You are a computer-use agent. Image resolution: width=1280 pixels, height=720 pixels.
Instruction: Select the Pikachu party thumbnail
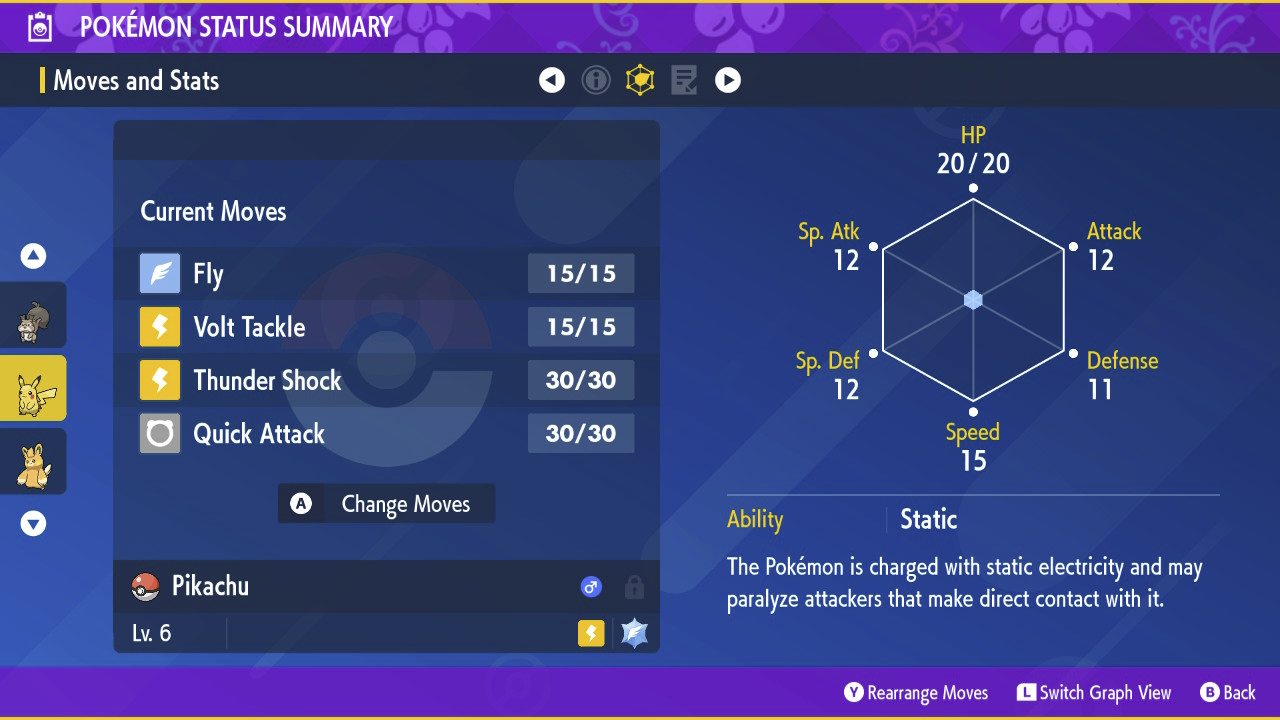coord(34,388)
